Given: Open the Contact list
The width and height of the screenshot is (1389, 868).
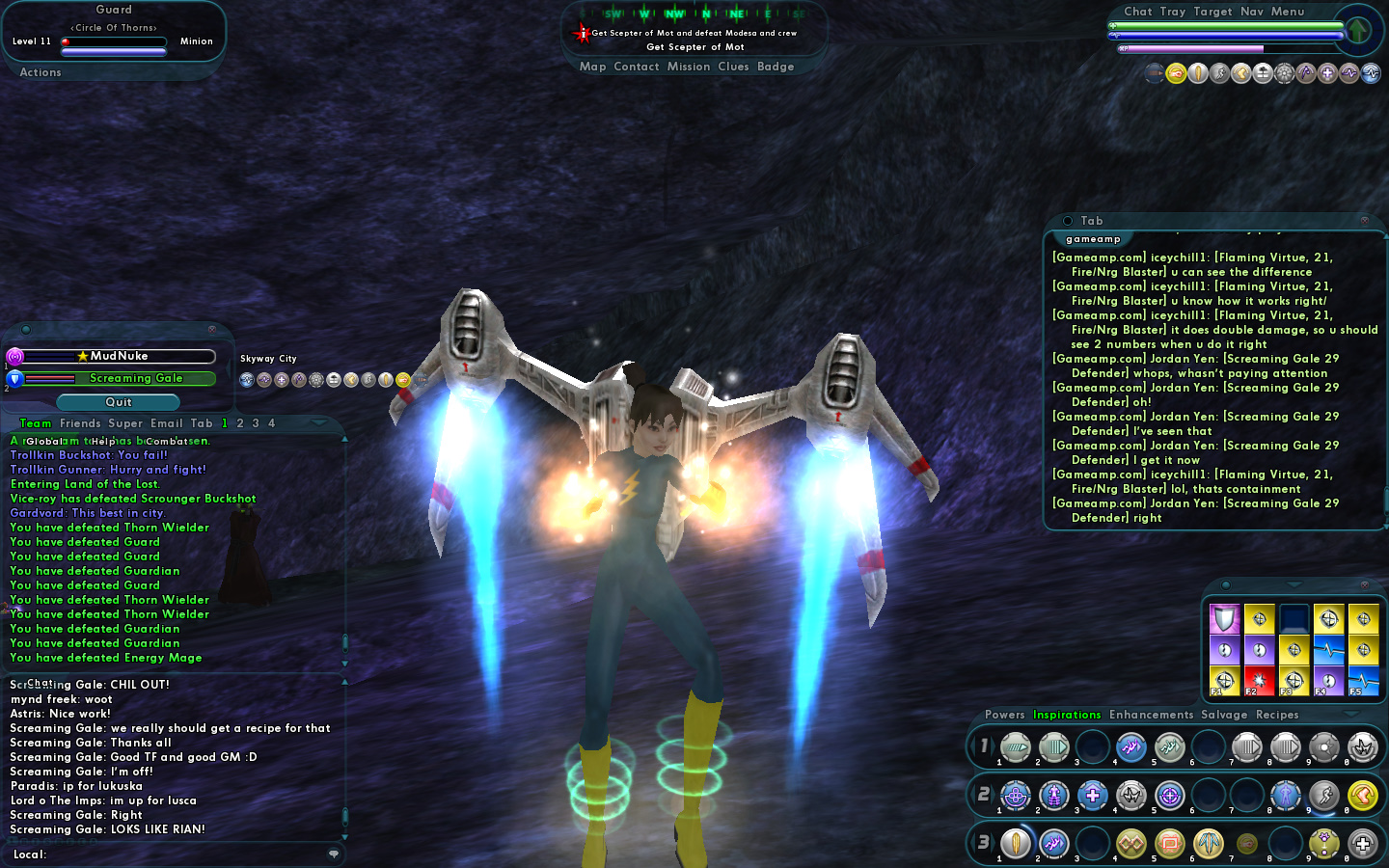Looking at the screenshot, I should tap(636, 67).
